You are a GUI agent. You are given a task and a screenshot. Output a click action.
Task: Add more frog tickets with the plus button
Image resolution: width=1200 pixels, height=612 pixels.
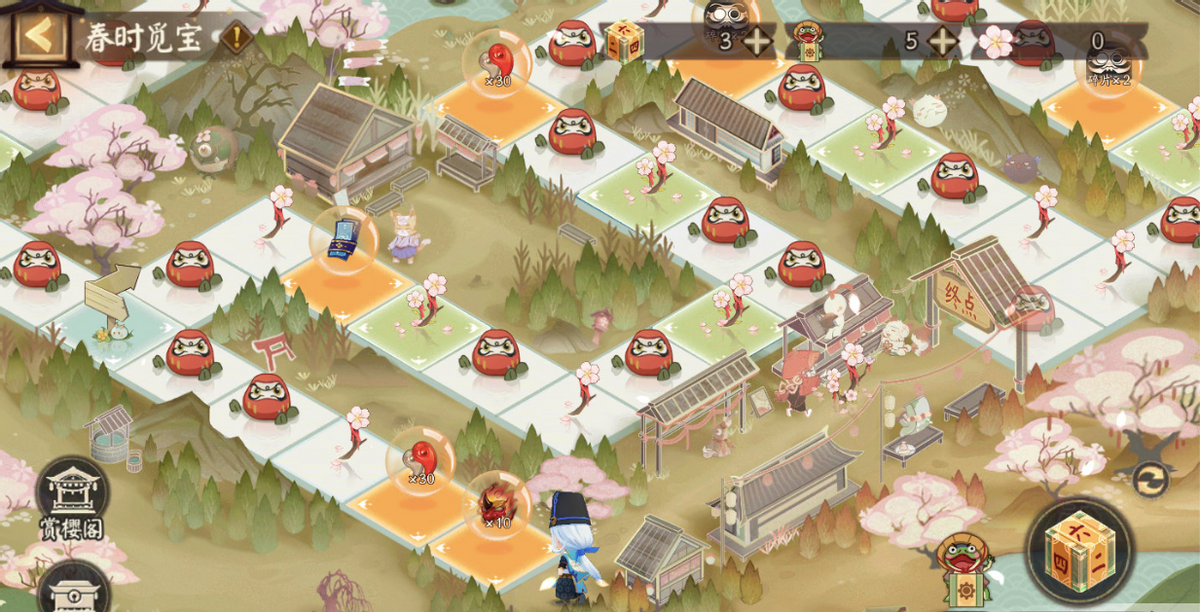click(x=942, y=41)
